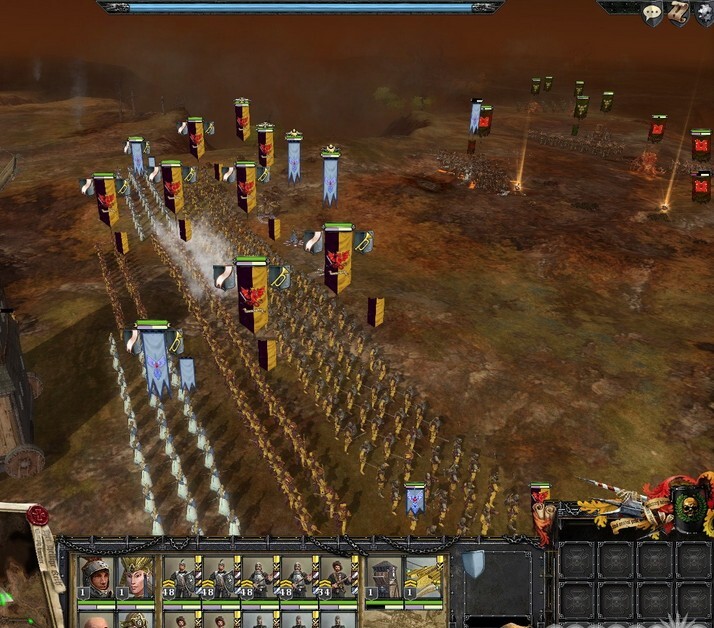This screenshot has width=714, height=628.
Task: Open the scroll icon in the top bar
Action: click(x=678, y=13)
